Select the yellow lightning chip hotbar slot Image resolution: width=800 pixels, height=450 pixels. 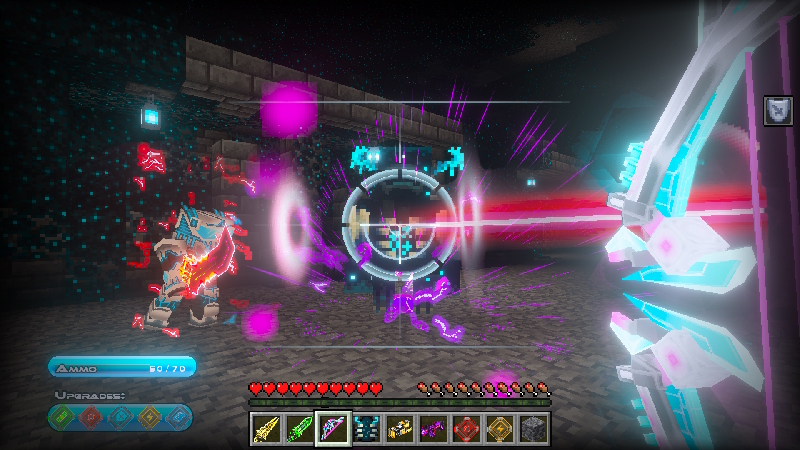pos(501,428)
